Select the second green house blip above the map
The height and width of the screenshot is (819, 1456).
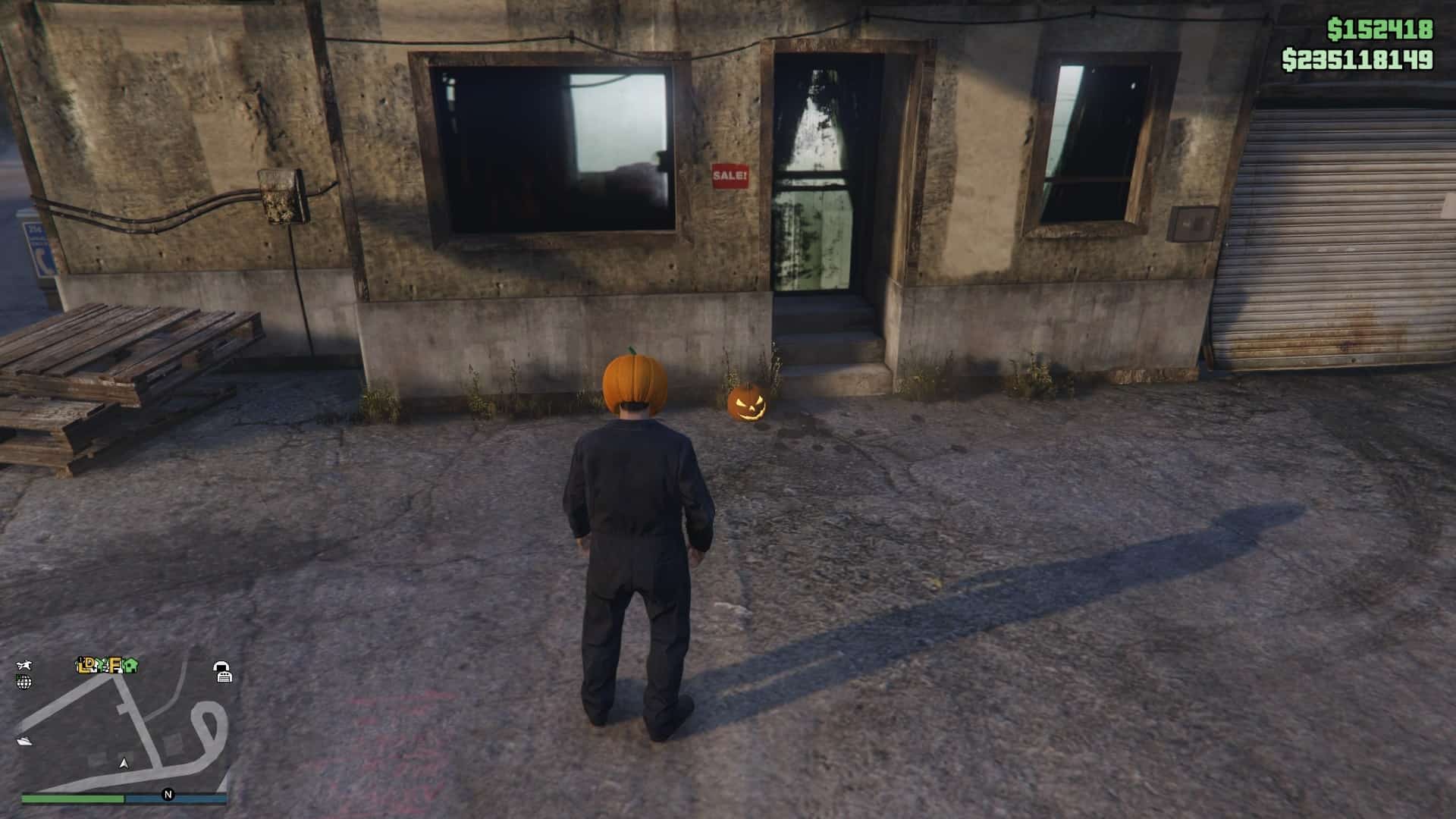130,666
